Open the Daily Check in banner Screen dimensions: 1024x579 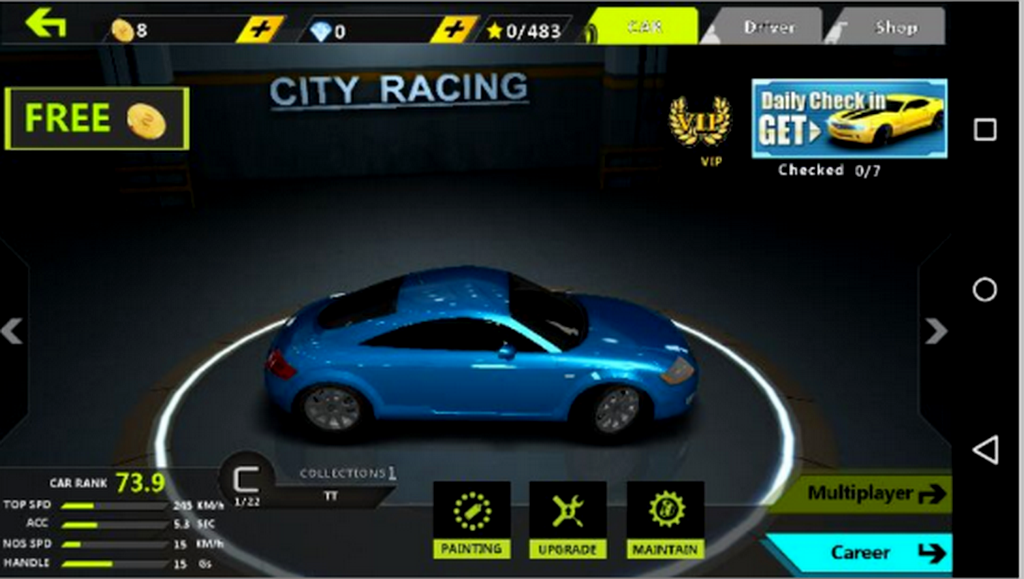point(849,119)
